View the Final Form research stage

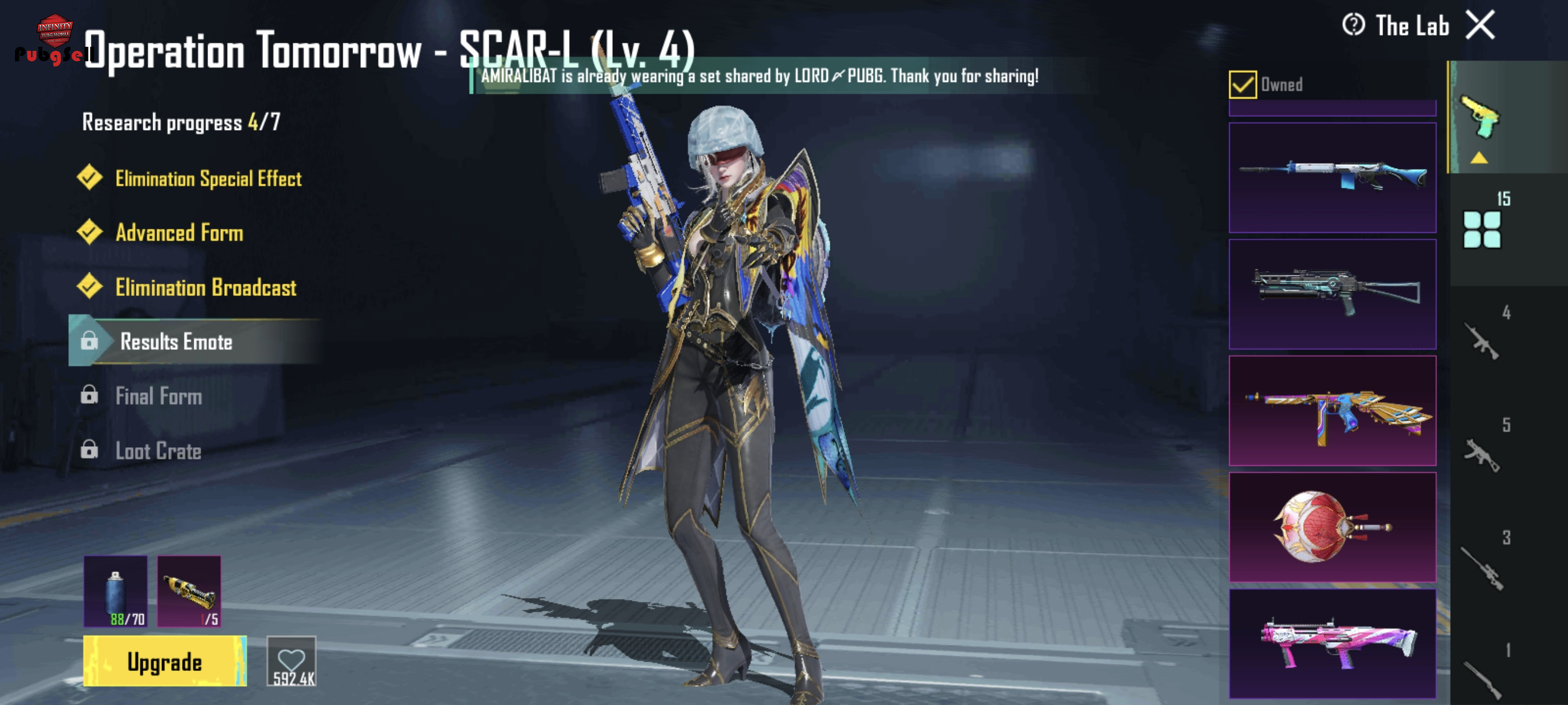158,396
